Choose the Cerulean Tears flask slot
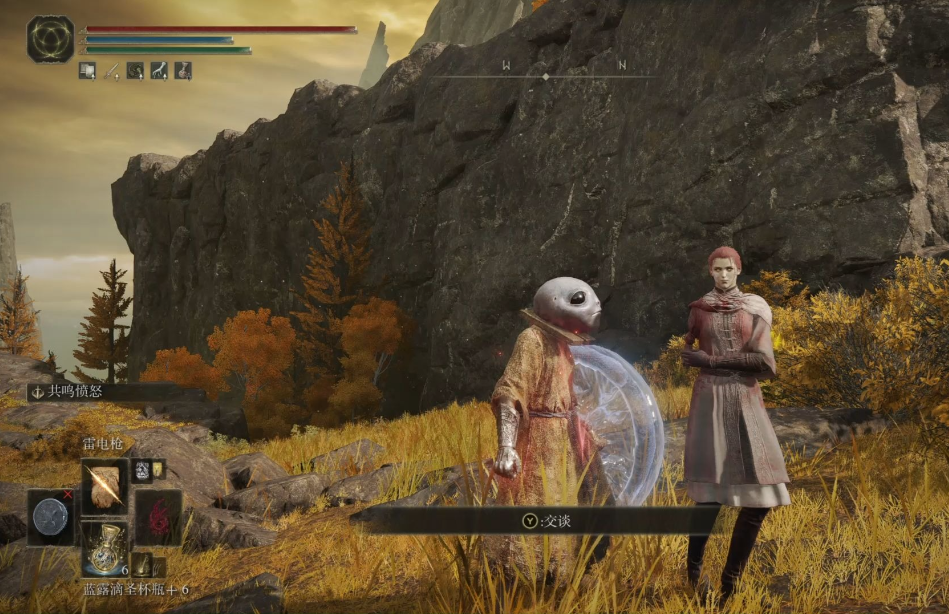Image resolution: width=949 pixels, height=614 pixels. (x=104, y=547)
